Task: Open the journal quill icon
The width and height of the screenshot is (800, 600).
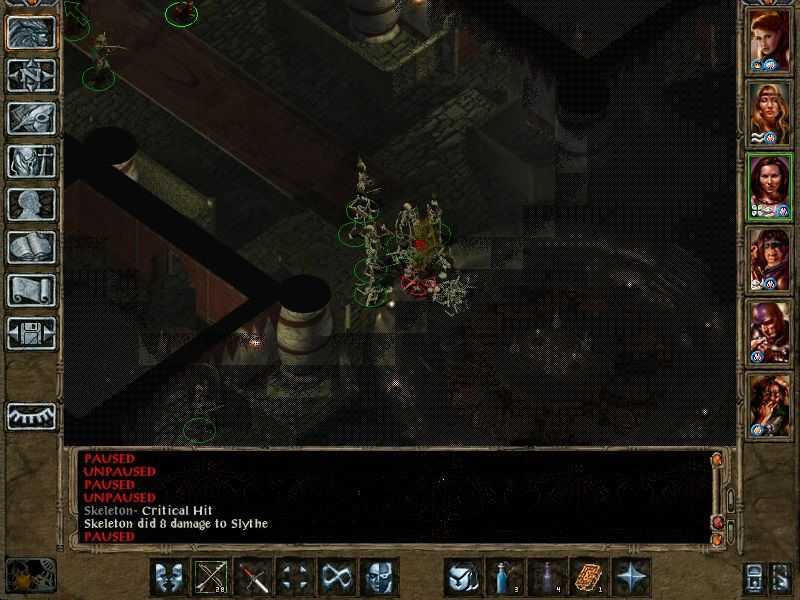Action: coord(31,118)
